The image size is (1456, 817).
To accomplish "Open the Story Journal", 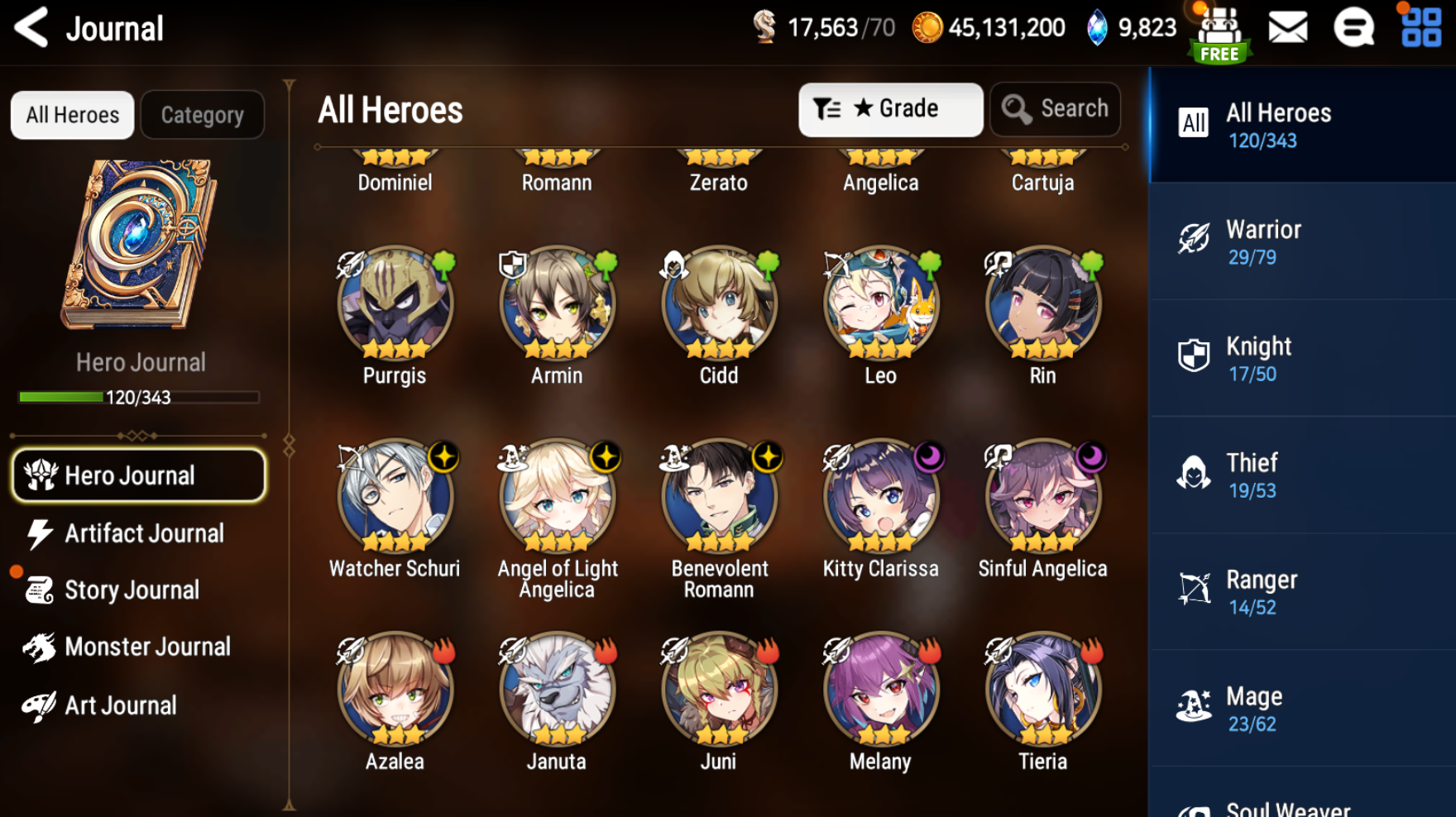I will pyautogui.click(x=132, y=590).
